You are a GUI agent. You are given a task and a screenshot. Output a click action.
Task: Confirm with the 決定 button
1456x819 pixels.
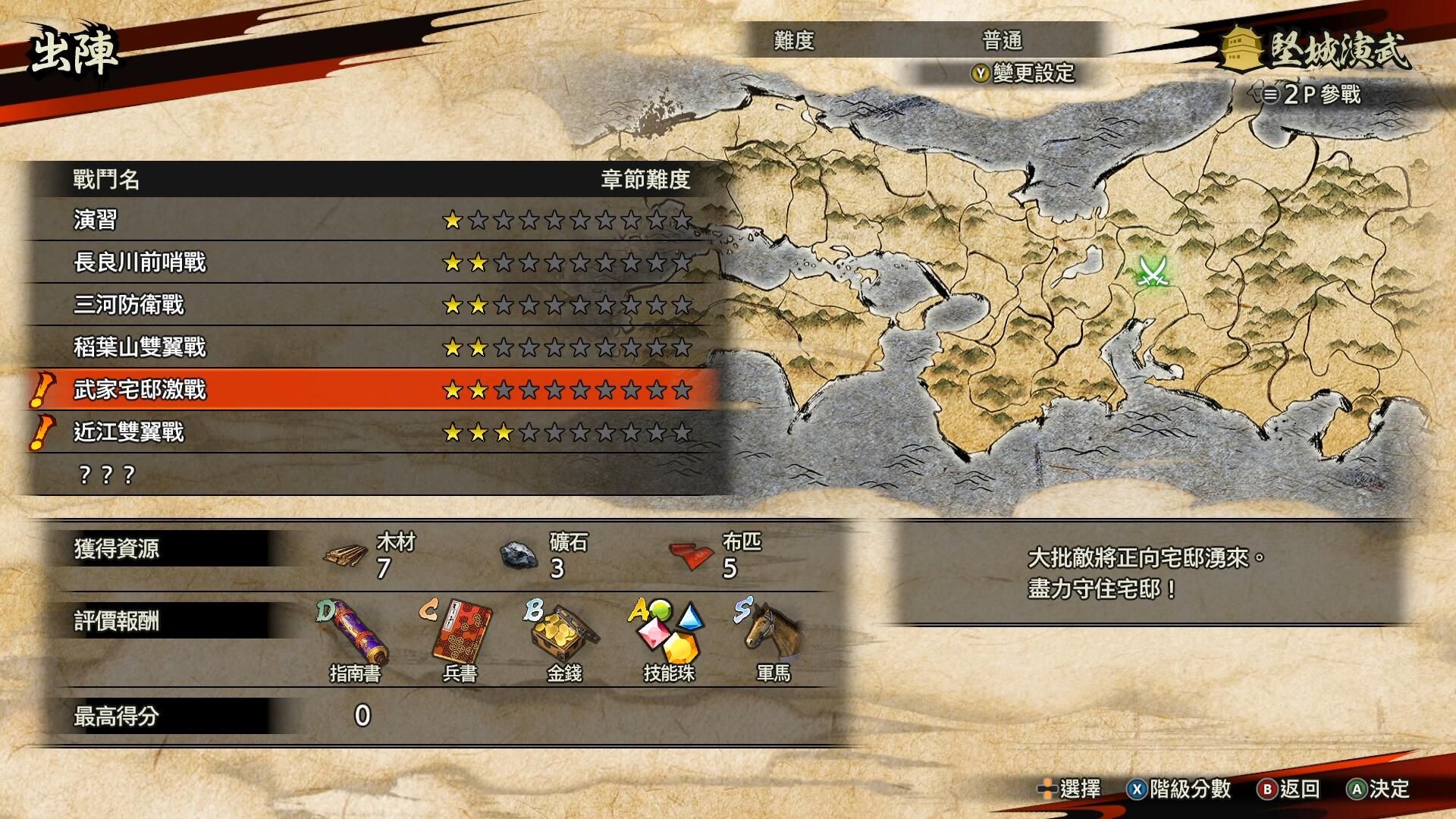pos(1378,789)
